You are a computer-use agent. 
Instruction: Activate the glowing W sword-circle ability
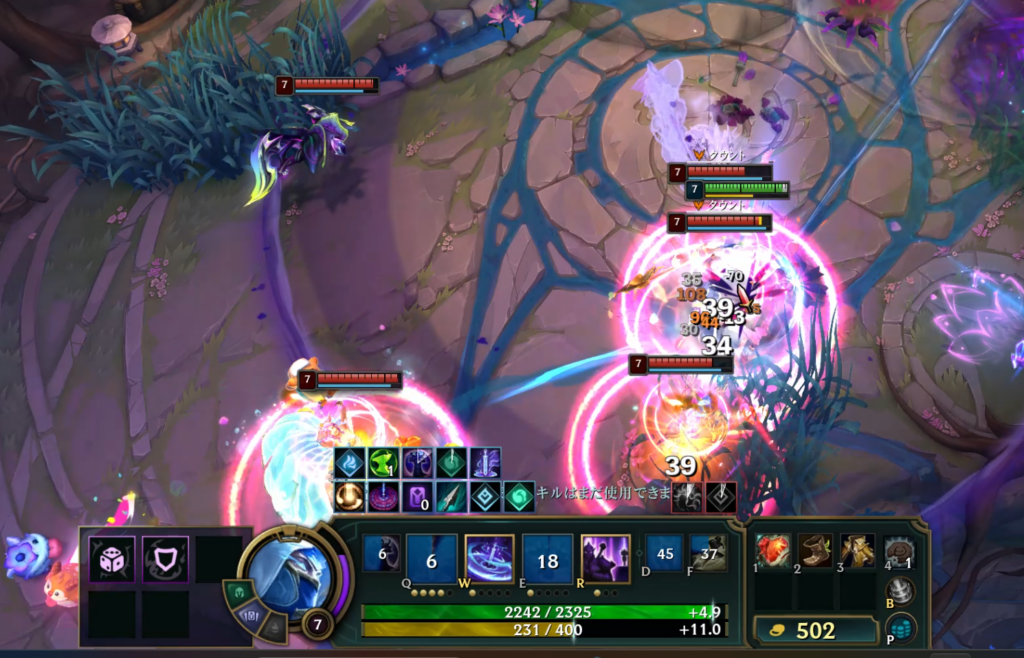[x=490, y=559]
